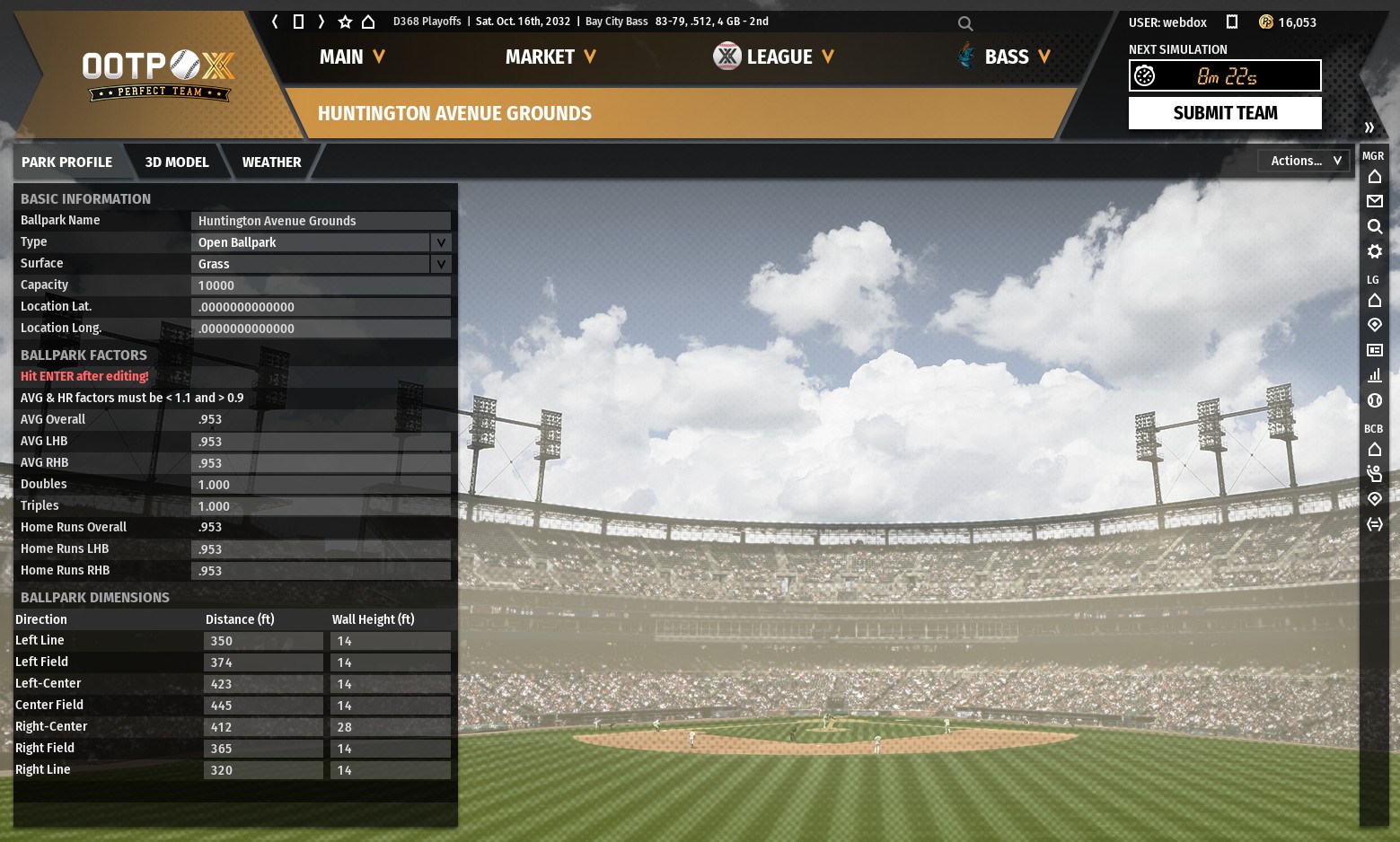This screenshot has height=842, width=1400.
Task: Click the search magnifier in top bar
Action: coord(965,23)
